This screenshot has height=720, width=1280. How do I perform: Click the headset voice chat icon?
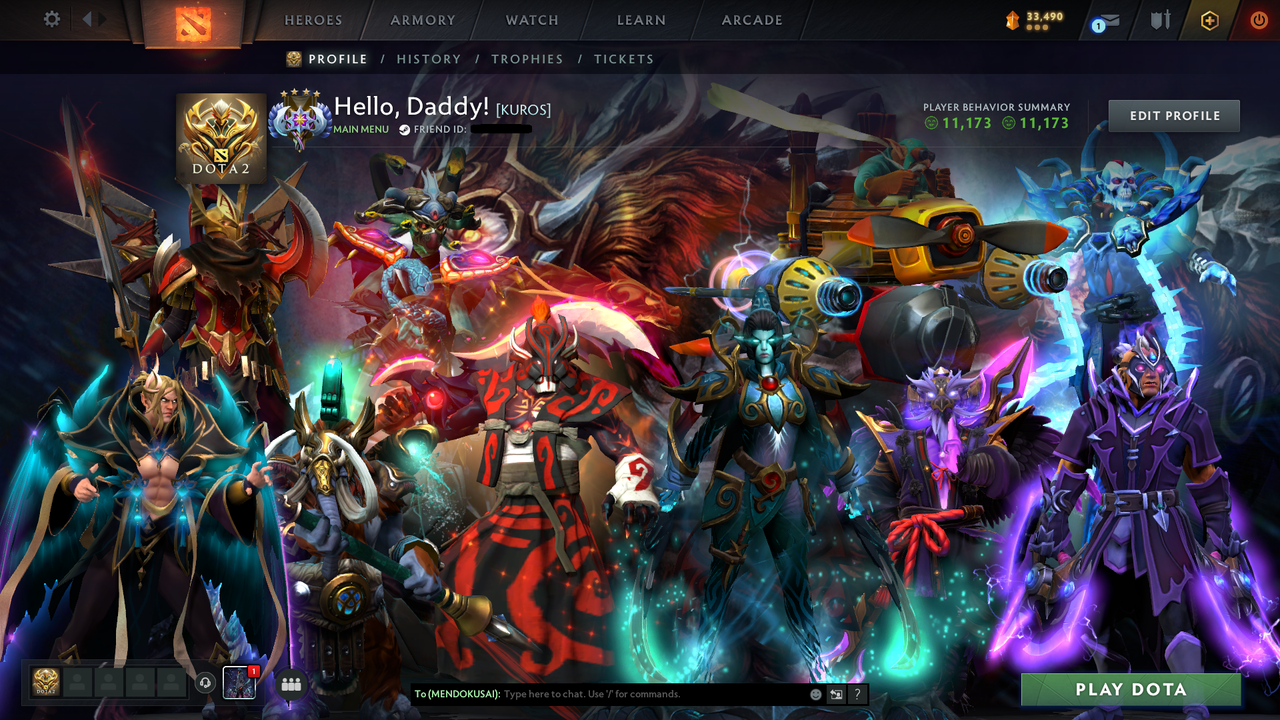point(205,683)
